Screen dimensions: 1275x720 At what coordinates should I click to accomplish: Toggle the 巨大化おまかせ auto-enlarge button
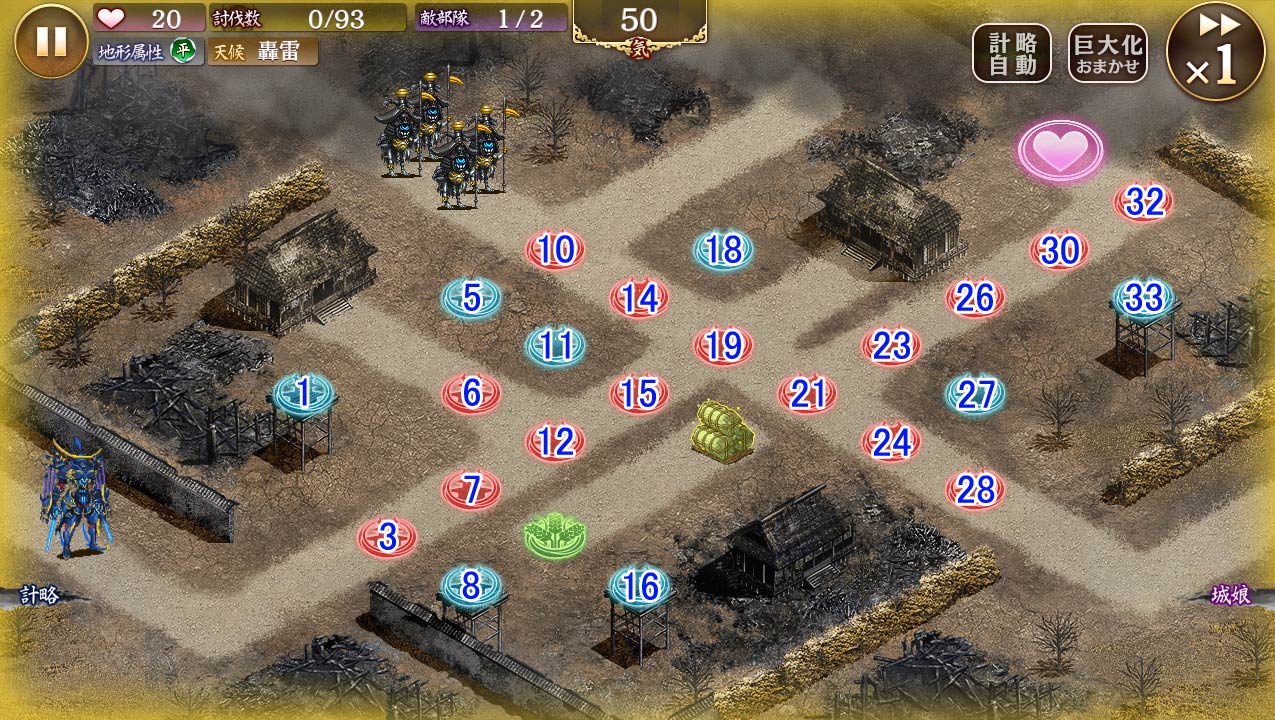(x=1107, y=53)
